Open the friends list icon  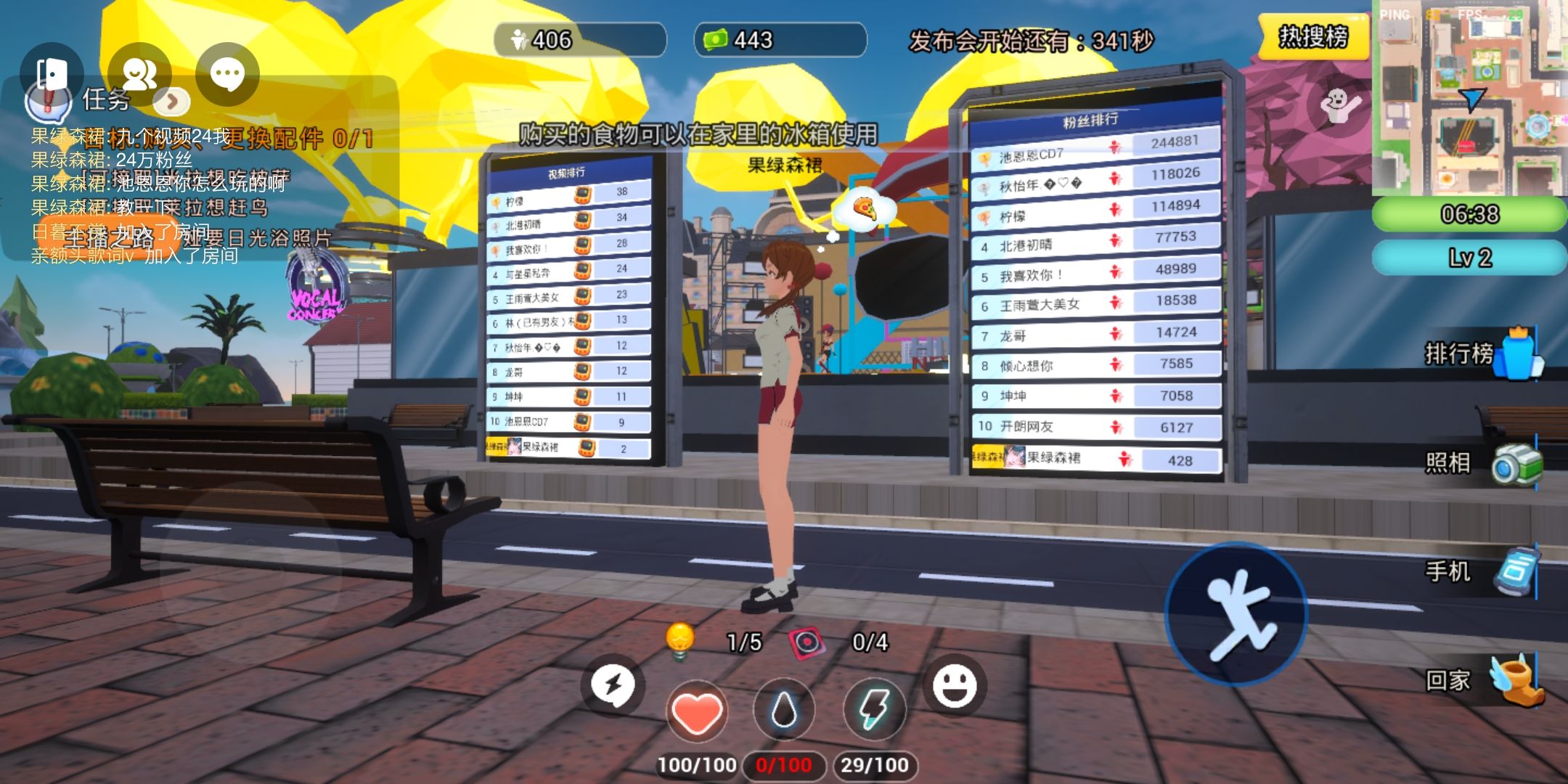tap(139, 74)
